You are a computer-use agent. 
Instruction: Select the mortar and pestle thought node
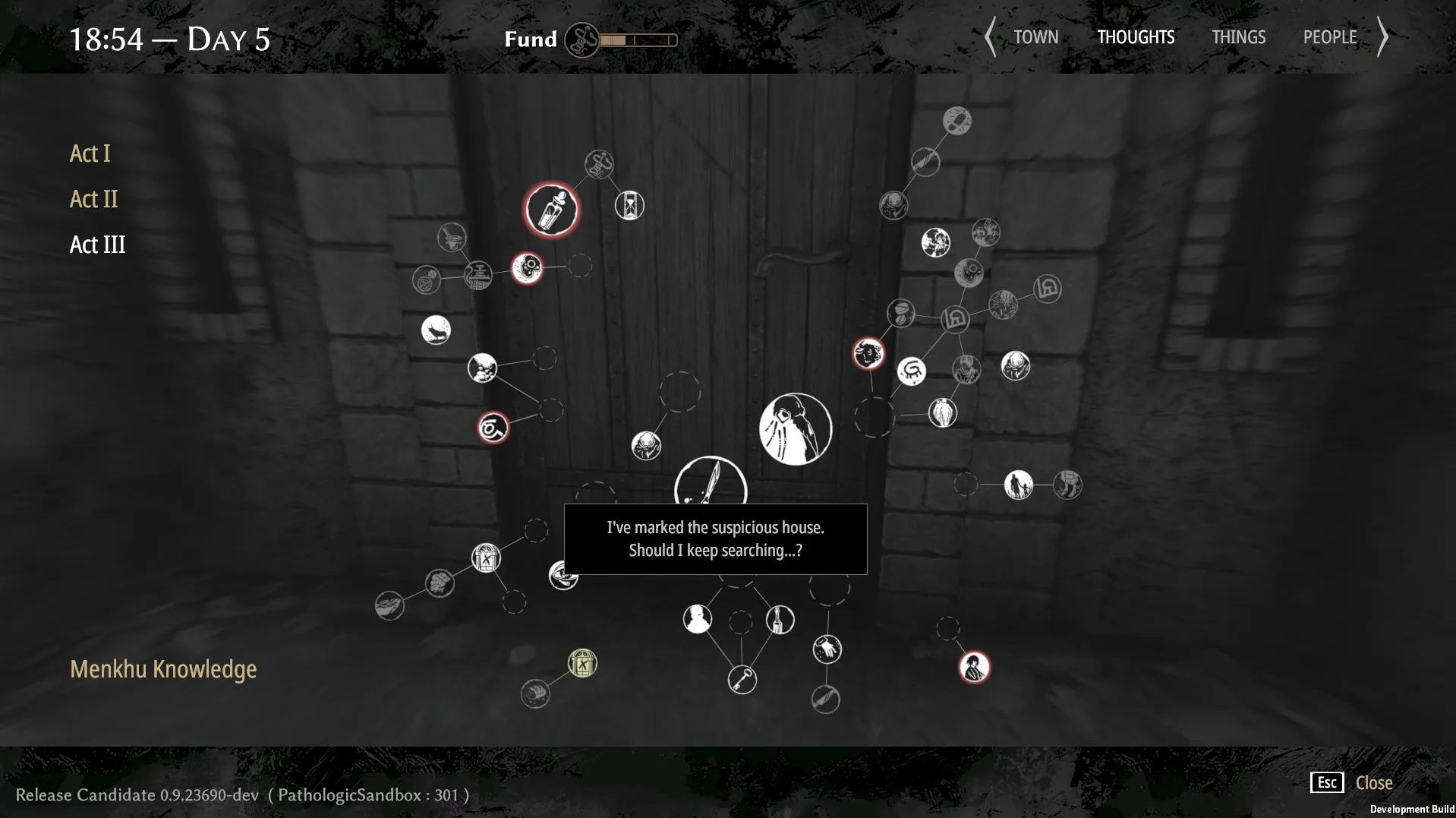coord(452,237)
